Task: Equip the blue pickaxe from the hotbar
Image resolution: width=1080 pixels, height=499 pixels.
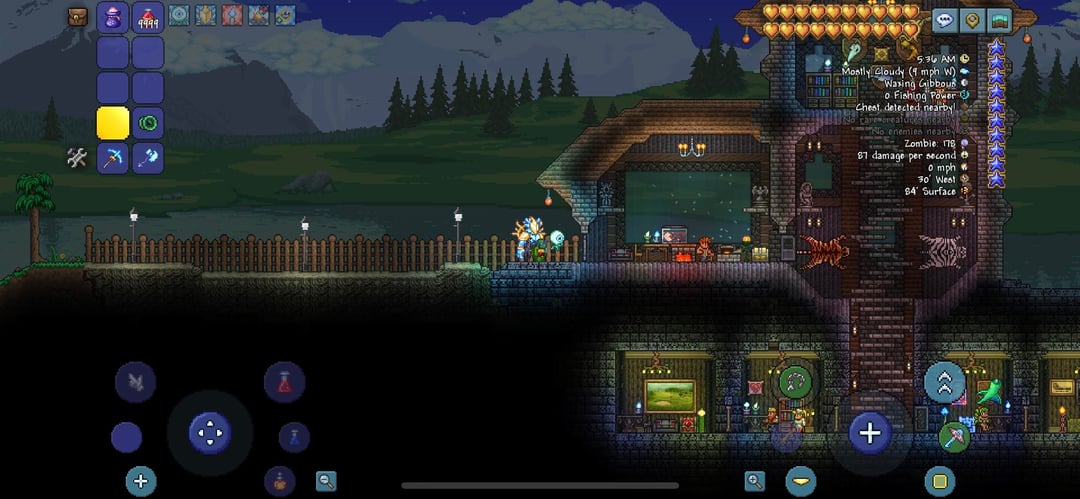Action: (x=113, y=157)
